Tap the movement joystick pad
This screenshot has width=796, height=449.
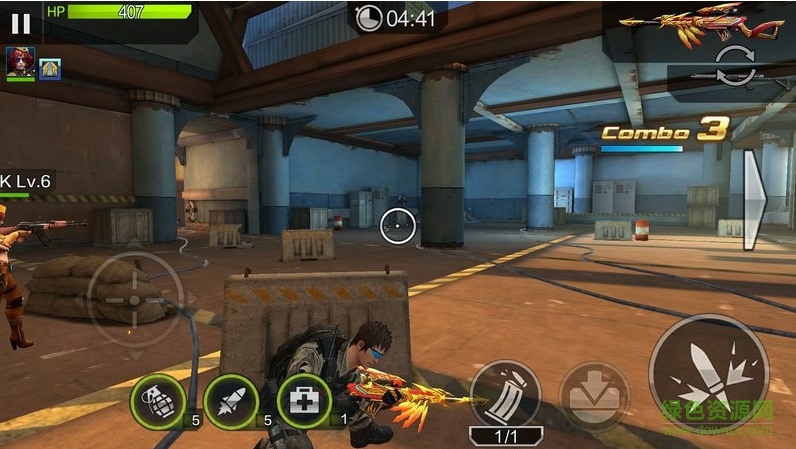coord(135,298)
